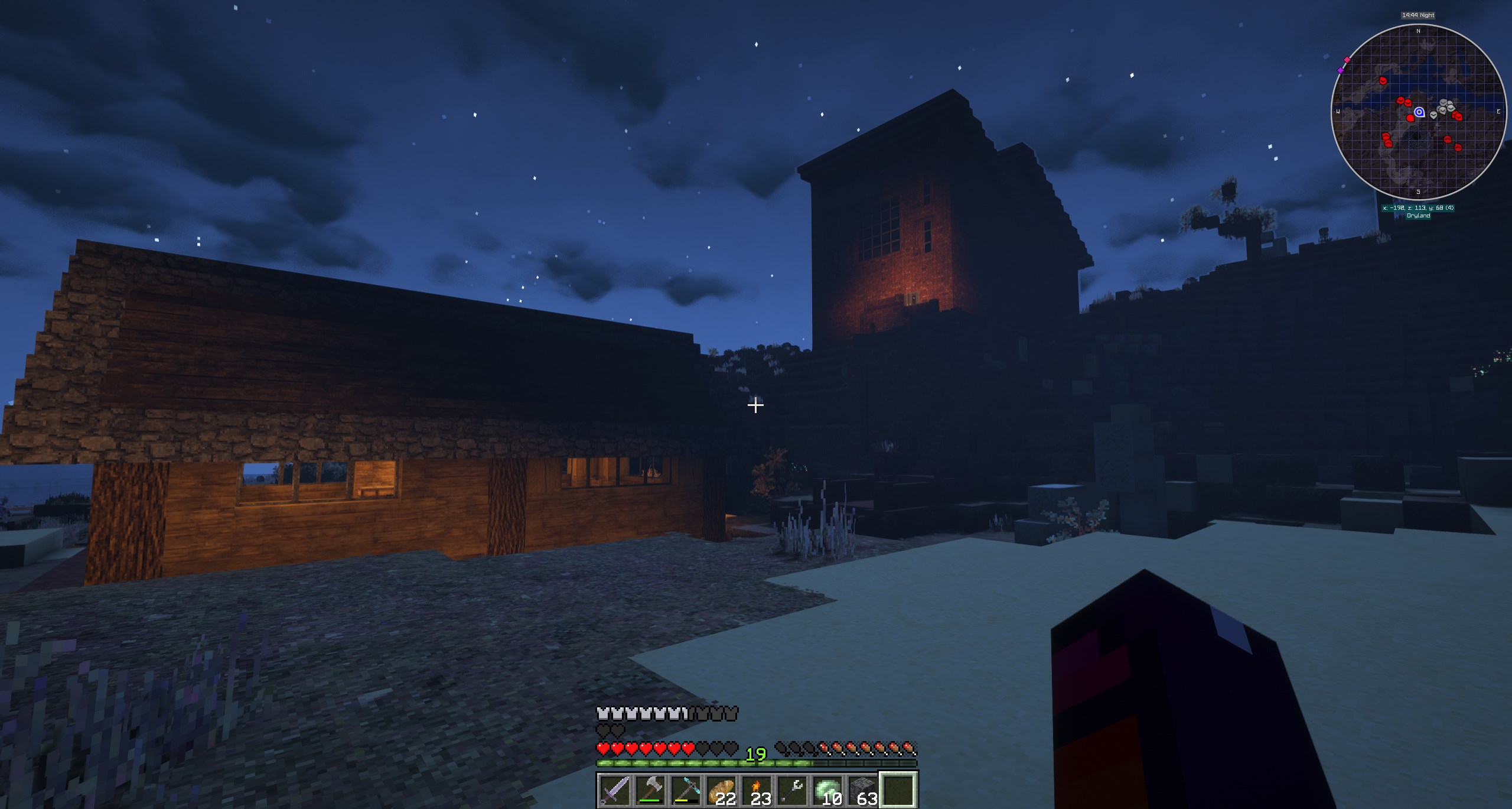
Task: Select the wrench tool slot
Action: (792, 789)
